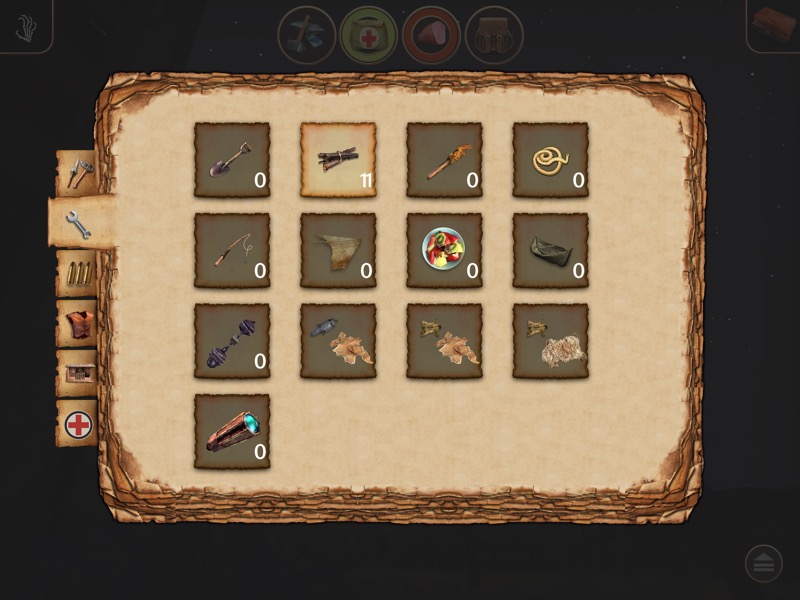Switch to the red cross medical tab
The height and width of the screenshot is (600, 800).
(78, 424)
